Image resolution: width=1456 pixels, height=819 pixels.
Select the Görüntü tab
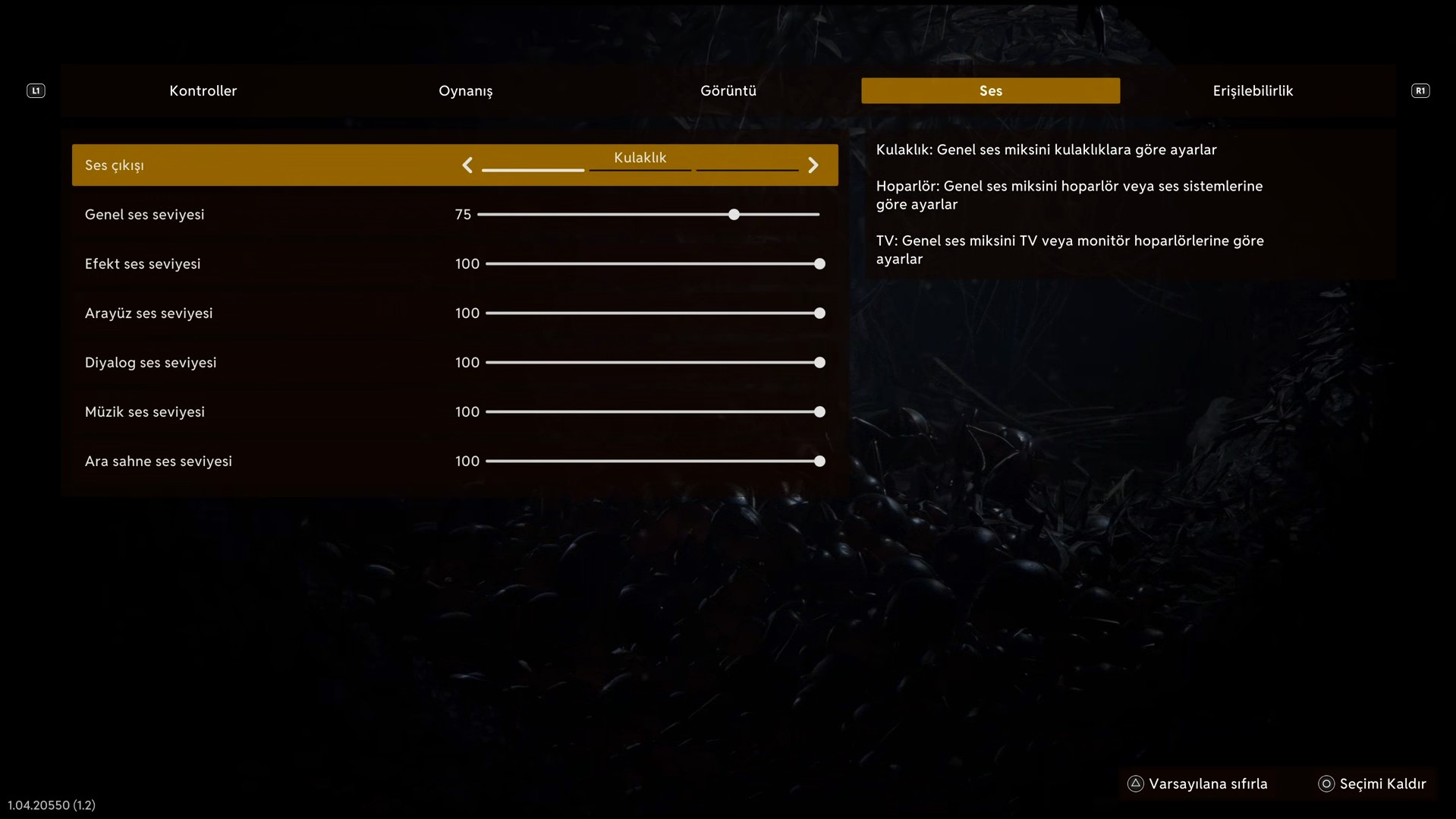pyautogui.click(x=728, y=91)
